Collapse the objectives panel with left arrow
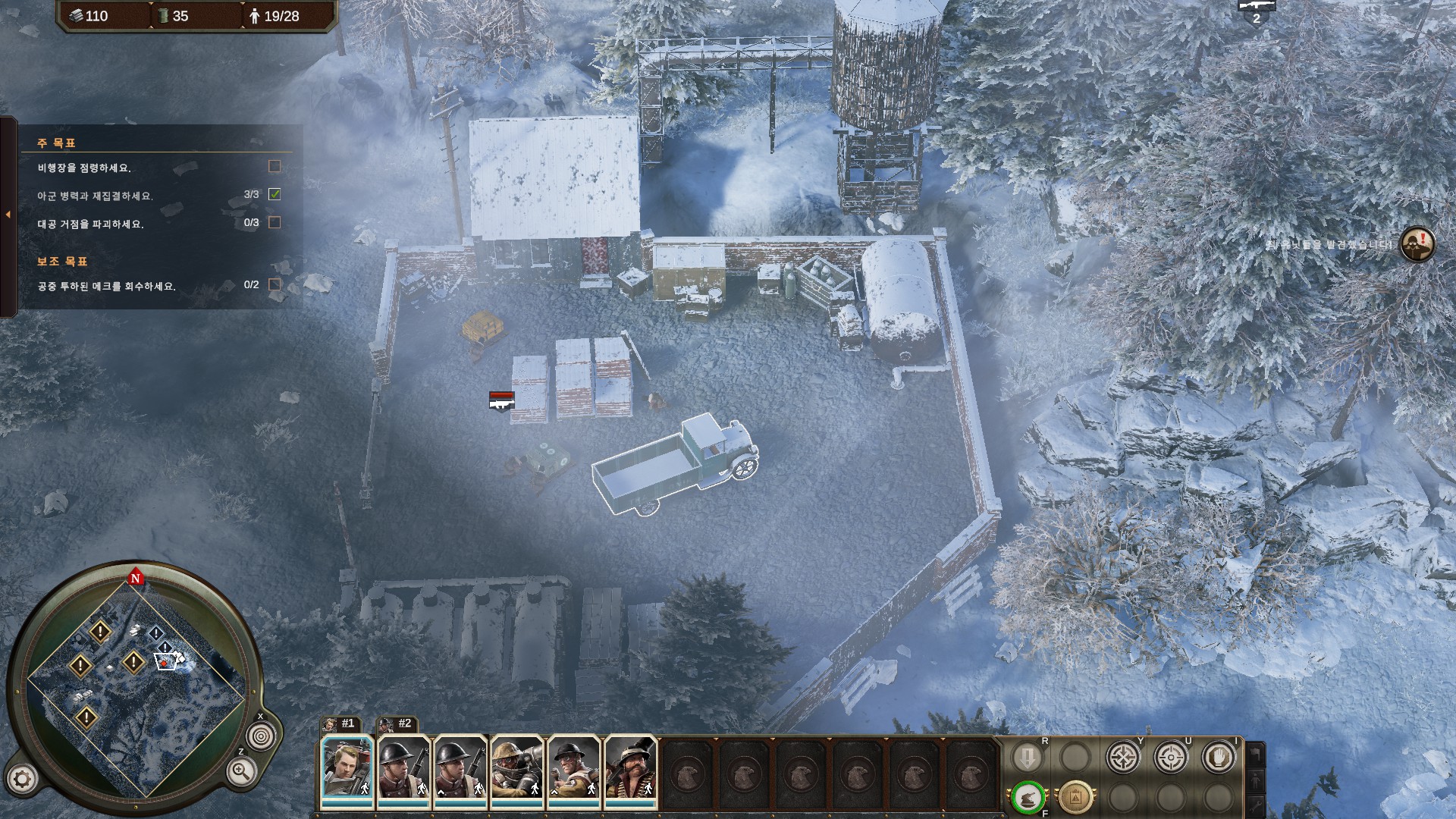Image resolution: width=1456 pixels, height=819 pixels. [8, 215]
